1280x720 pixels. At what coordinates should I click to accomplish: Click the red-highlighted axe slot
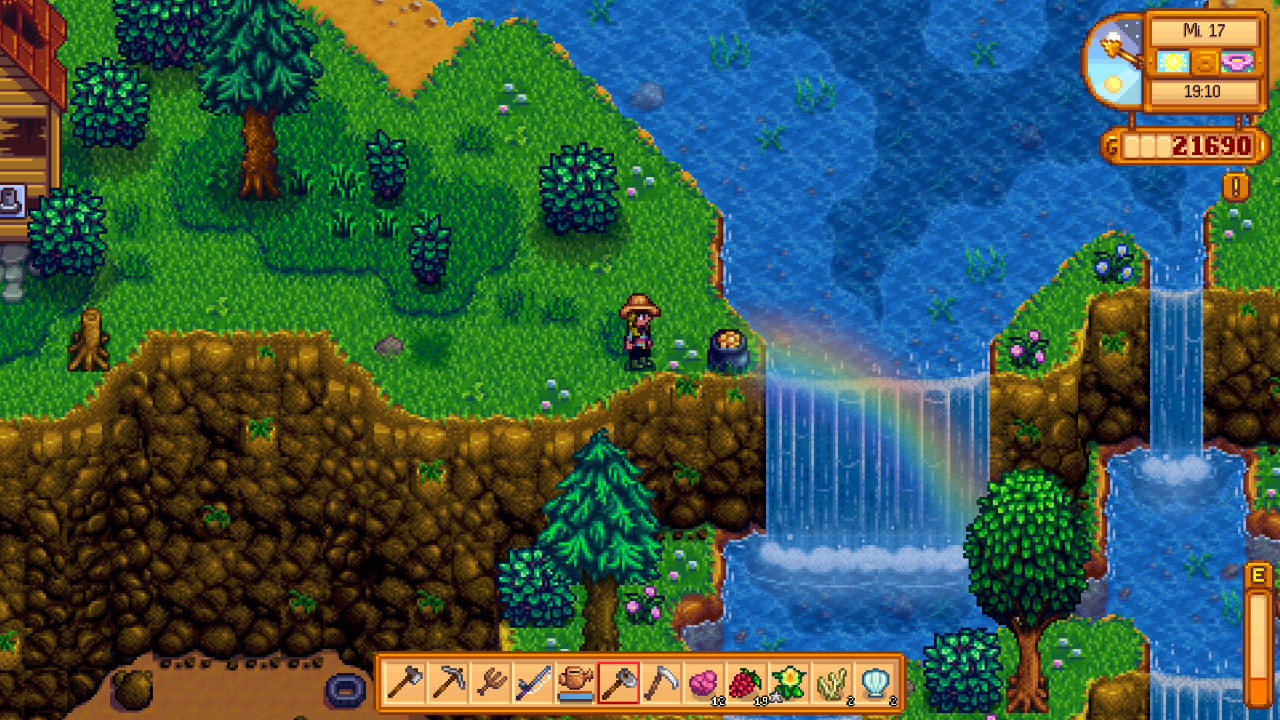[618, 683]
